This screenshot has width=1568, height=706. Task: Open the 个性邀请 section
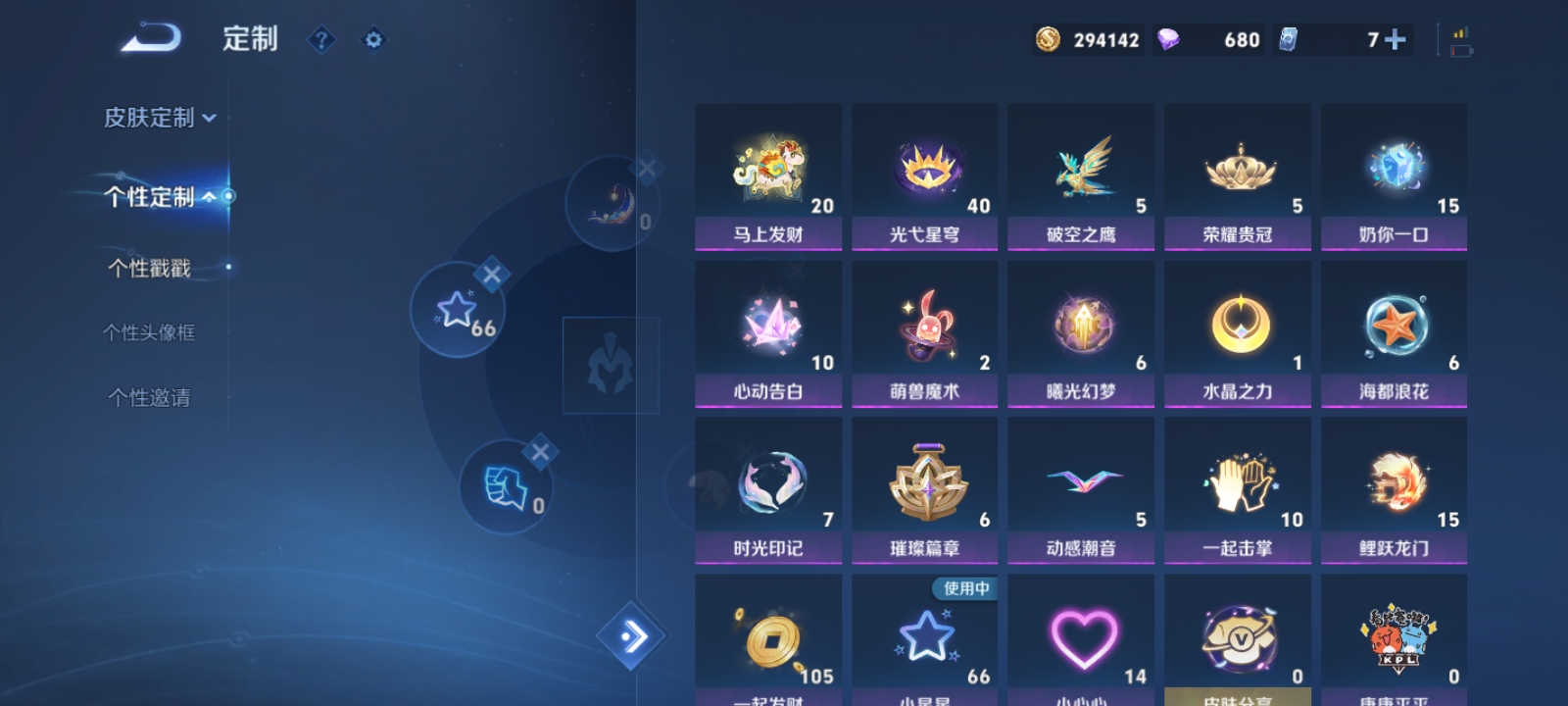tap(147, 397)
